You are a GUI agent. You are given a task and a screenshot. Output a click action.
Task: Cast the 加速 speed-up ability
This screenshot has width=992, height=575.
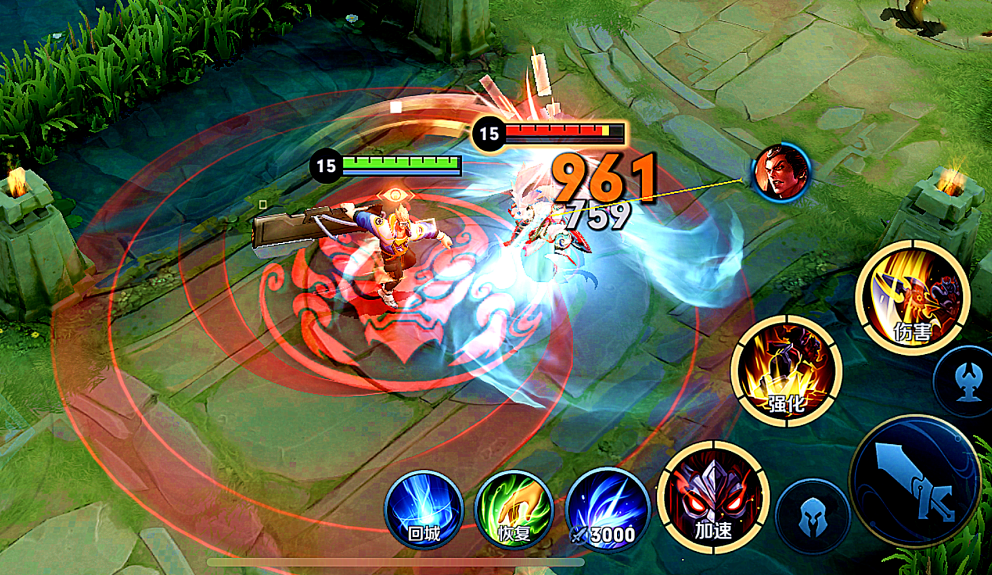713,497
